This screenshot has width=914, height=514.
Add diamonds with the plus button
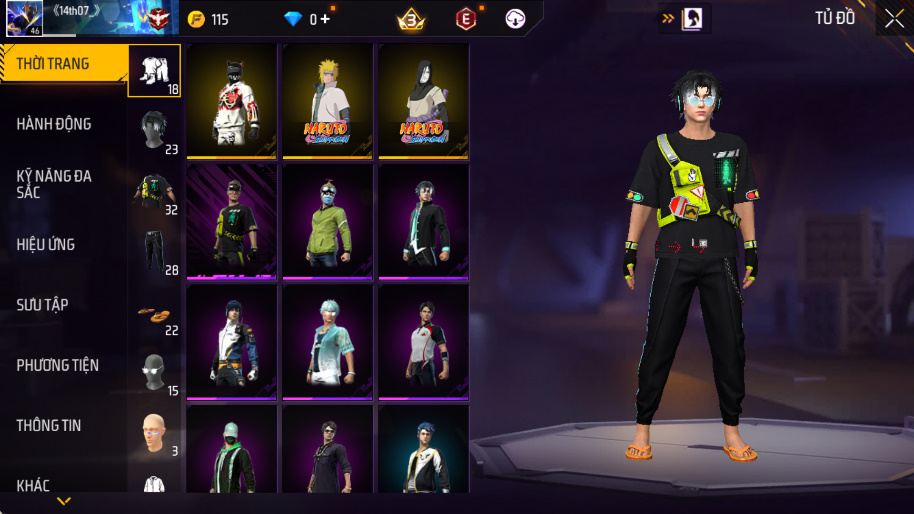325,19
